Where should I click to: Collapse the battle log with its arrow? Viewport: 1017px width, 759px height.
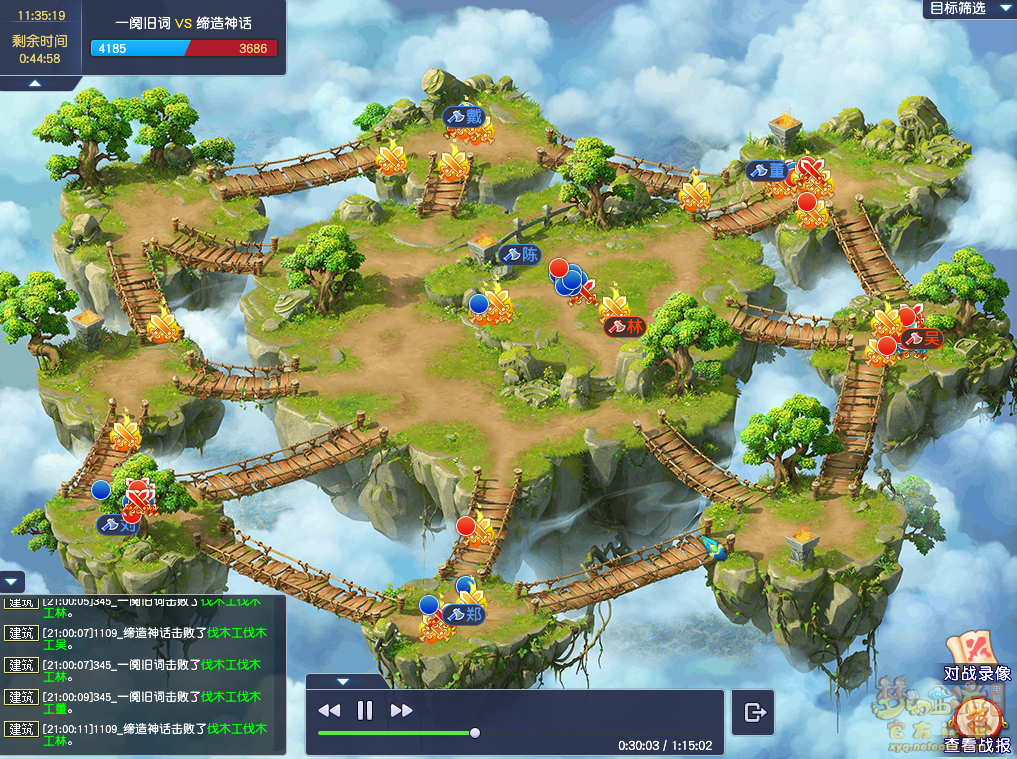(12, 581)
